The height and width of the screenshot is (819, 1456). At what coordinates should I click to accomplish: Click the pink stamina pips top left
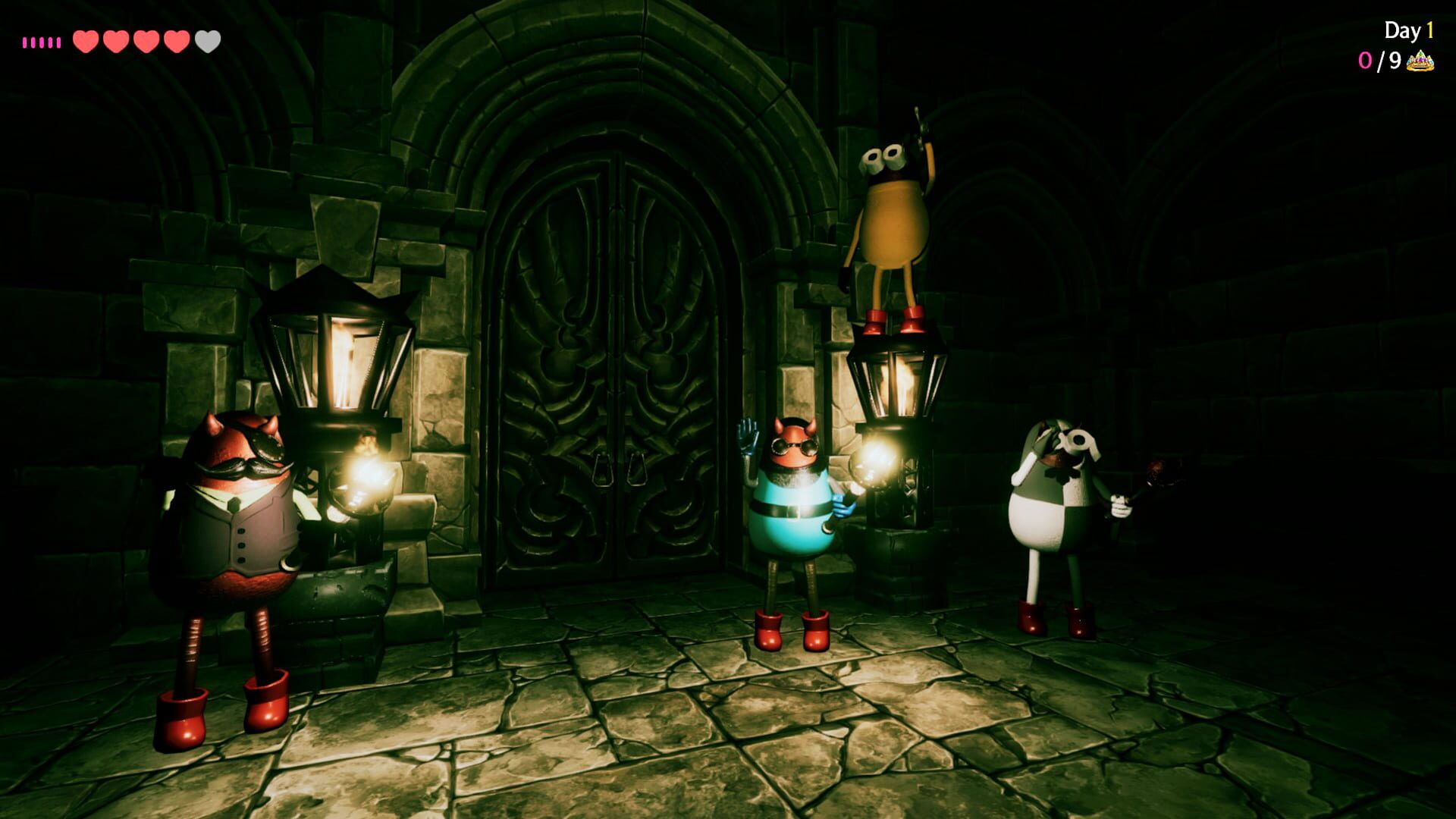(42, 42)
